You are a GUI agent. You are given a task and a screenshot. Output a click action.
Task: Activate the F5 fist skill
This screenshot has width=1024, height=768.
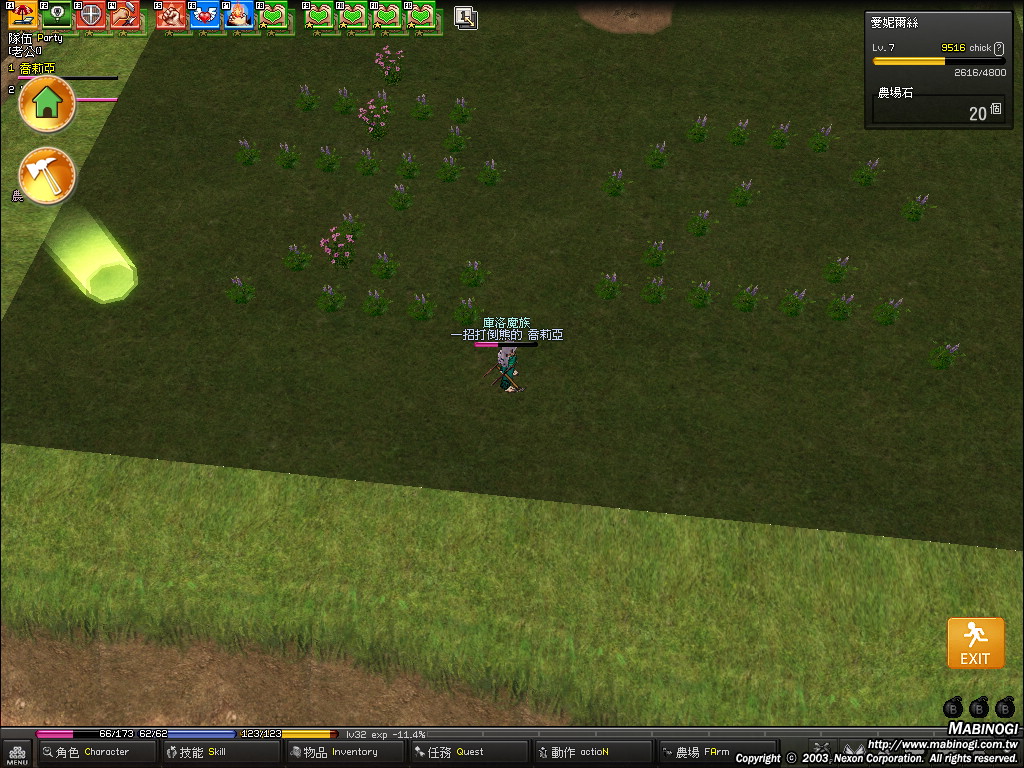171,15
